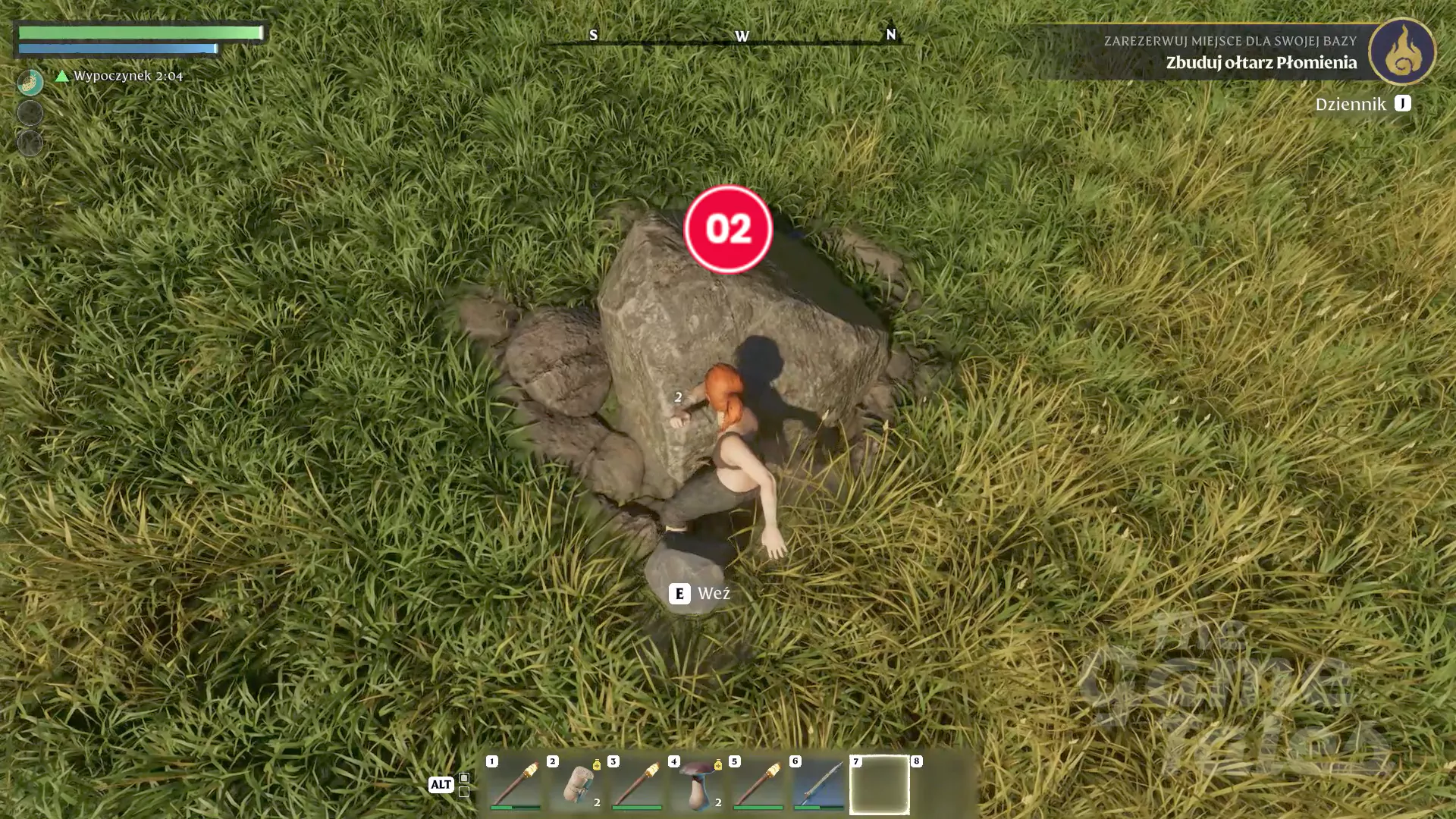Choose the torch in hotbar slot 3
Viewport: 1456px width, 819px height.
tap(637, 783)
